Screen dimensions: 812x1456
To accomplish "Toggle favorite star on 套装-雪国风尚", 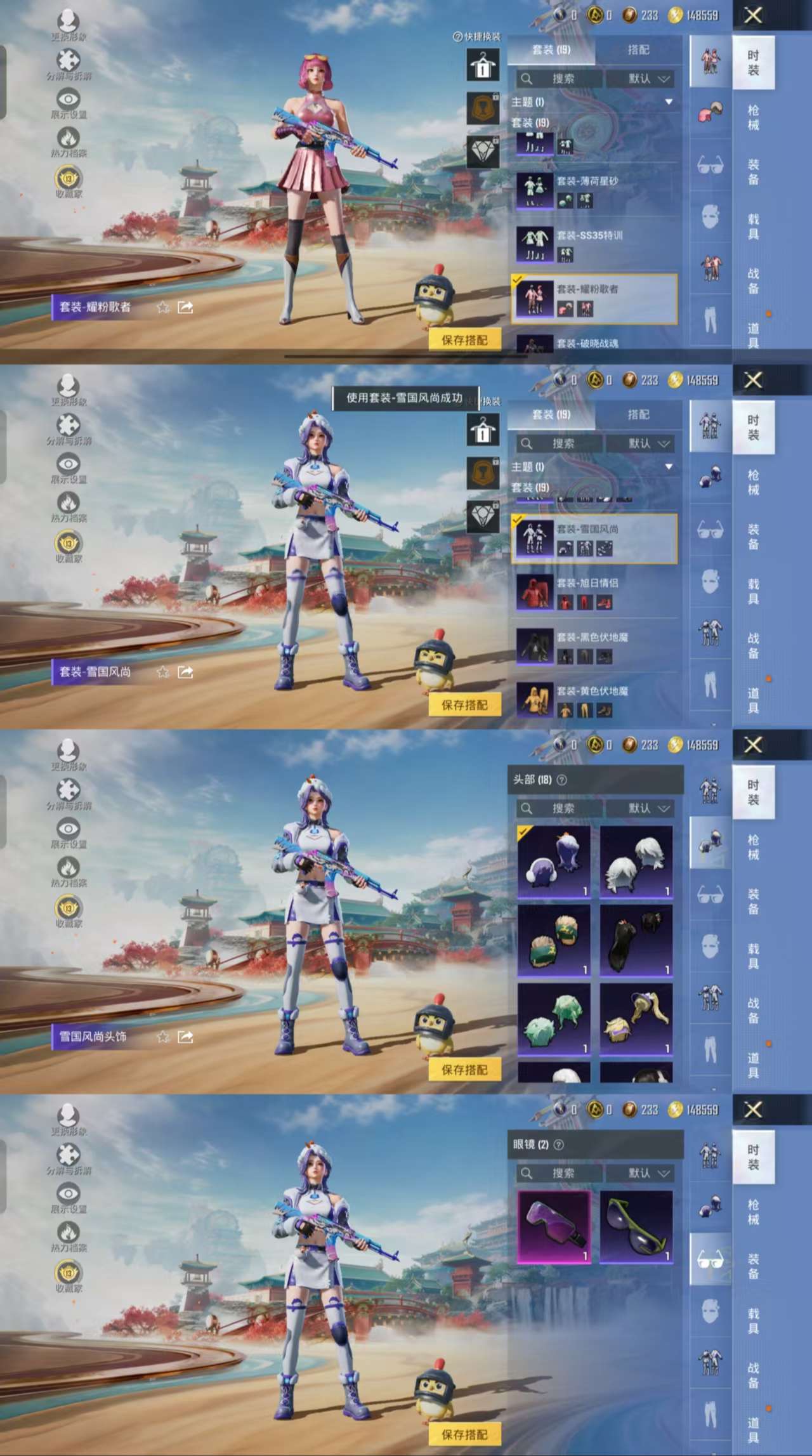I will (164, 671).
